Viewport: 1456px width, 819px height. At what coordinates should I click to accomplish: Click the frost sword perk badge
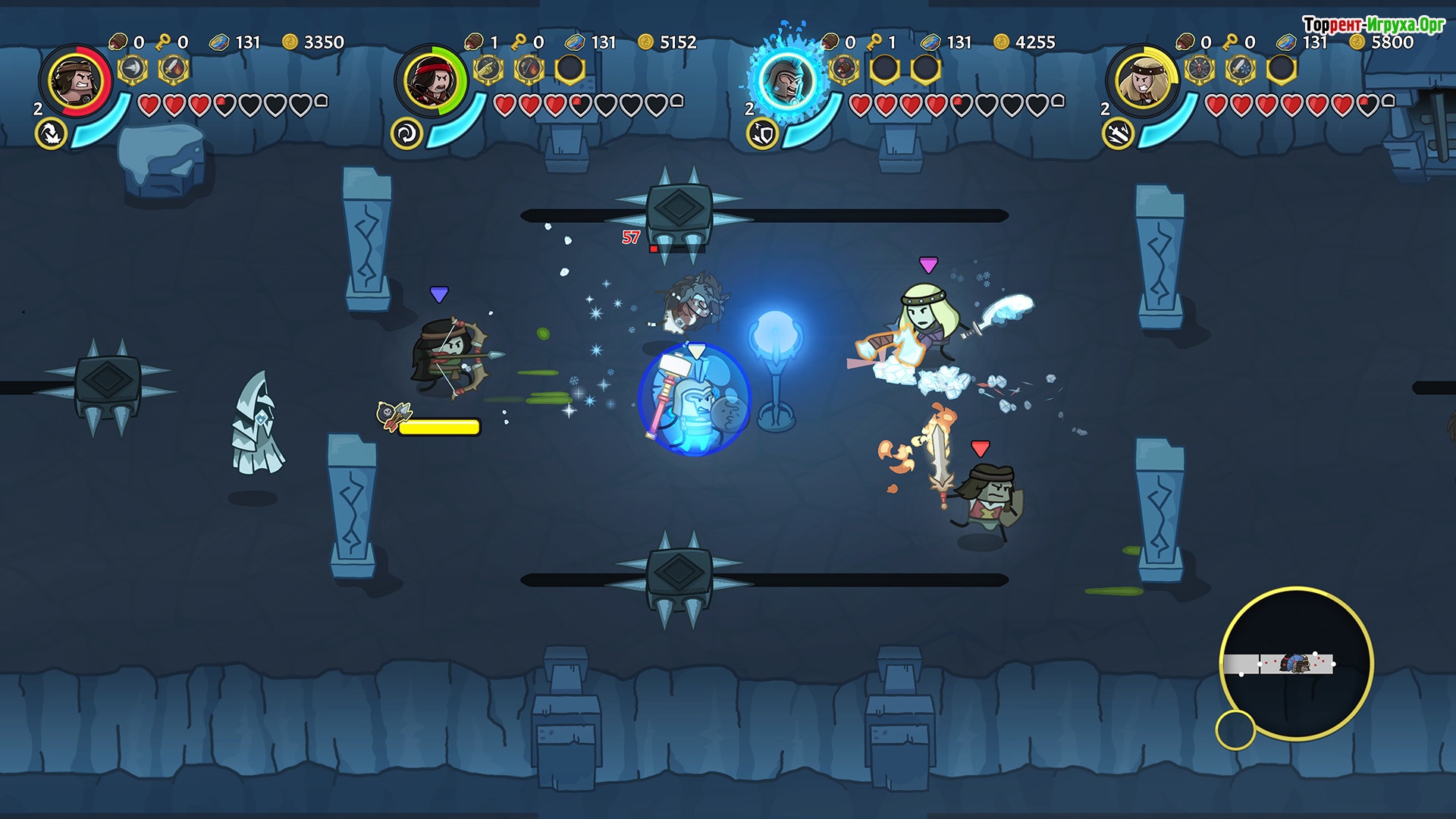click(x=1241, y=70)
